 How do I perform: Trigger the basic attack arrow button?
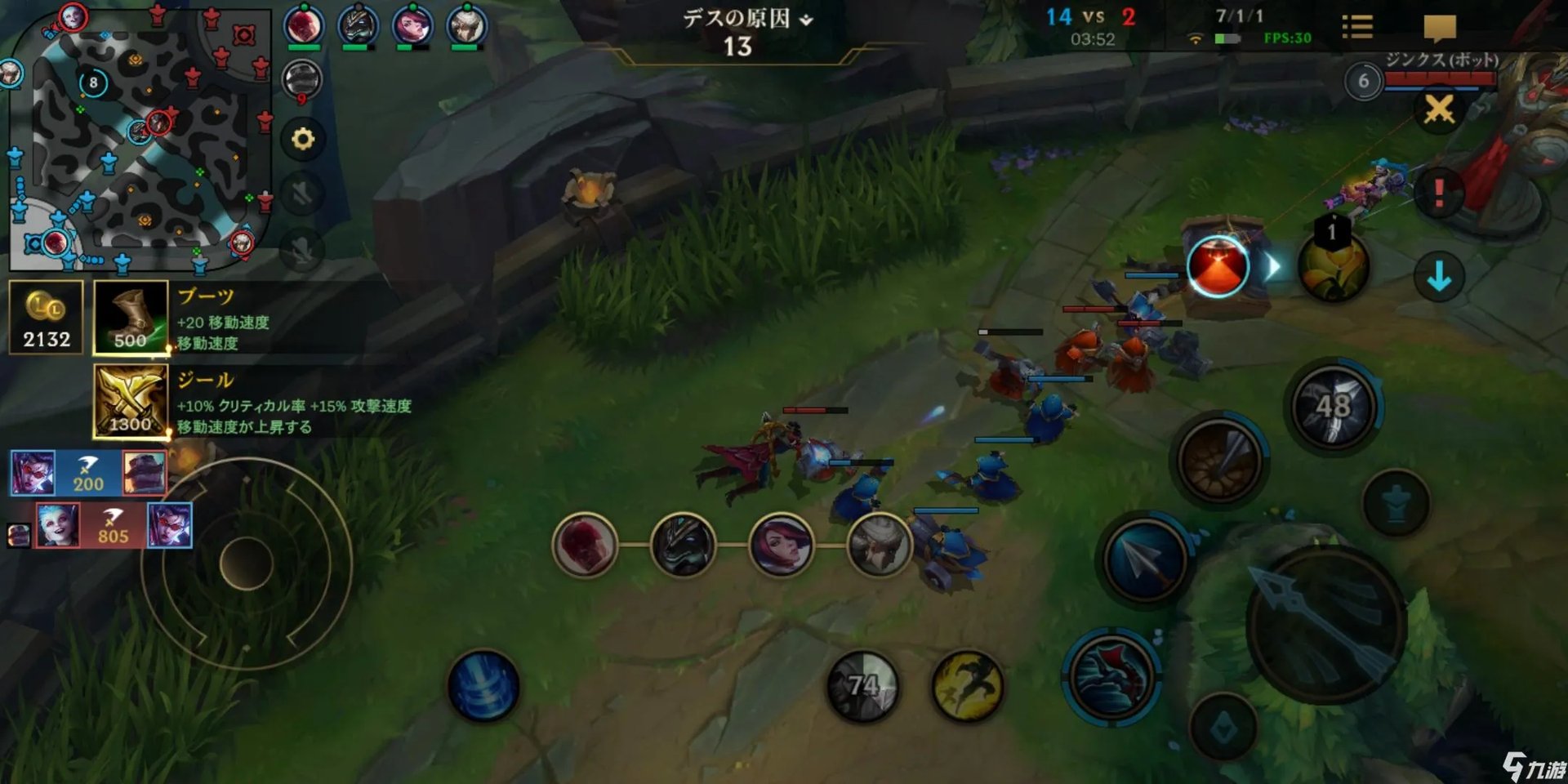pos(1325,625)
